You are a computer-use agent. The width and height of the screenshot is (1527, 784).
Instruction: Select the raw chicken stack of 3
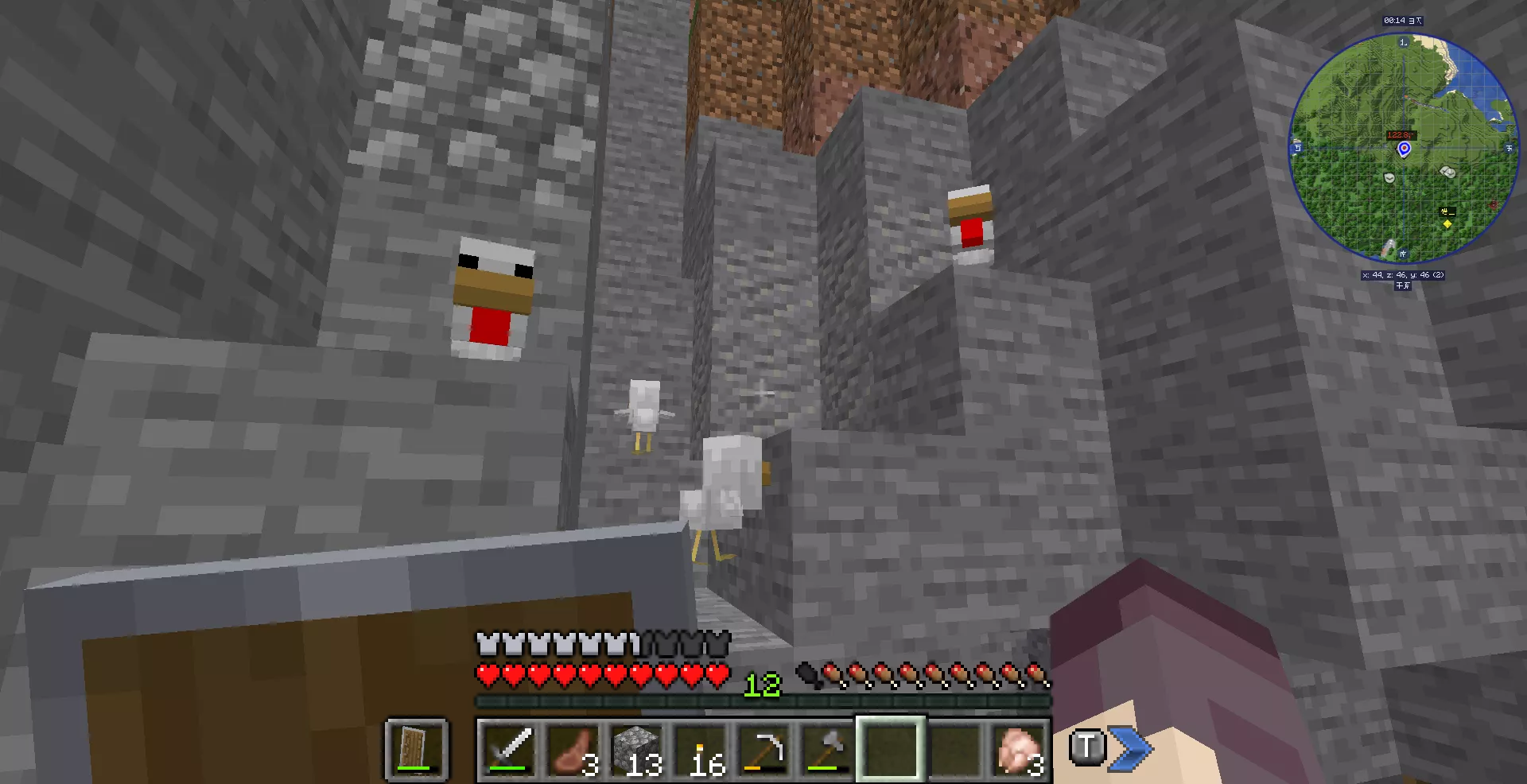pos(1019,749)
